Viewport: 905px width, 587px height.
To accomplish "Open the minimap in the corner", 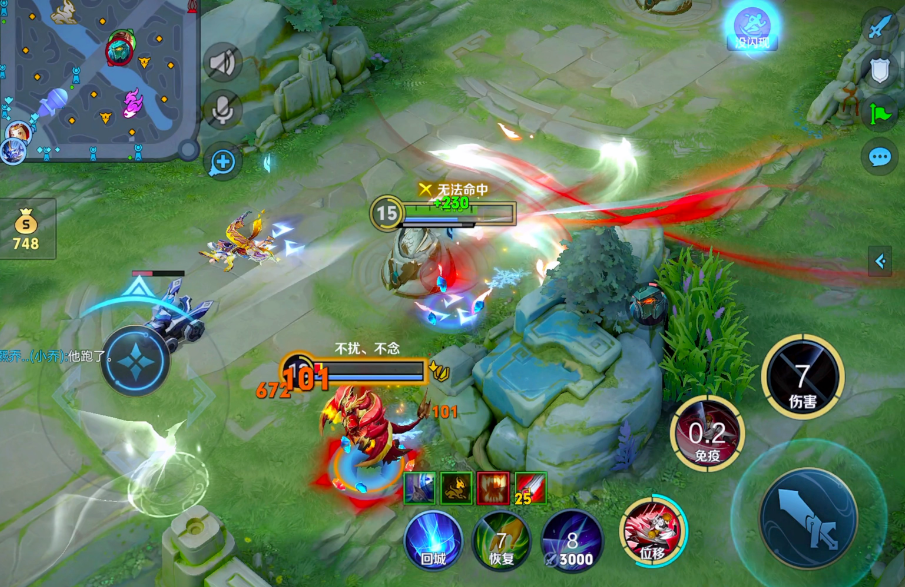I will [x=98, y=78].
